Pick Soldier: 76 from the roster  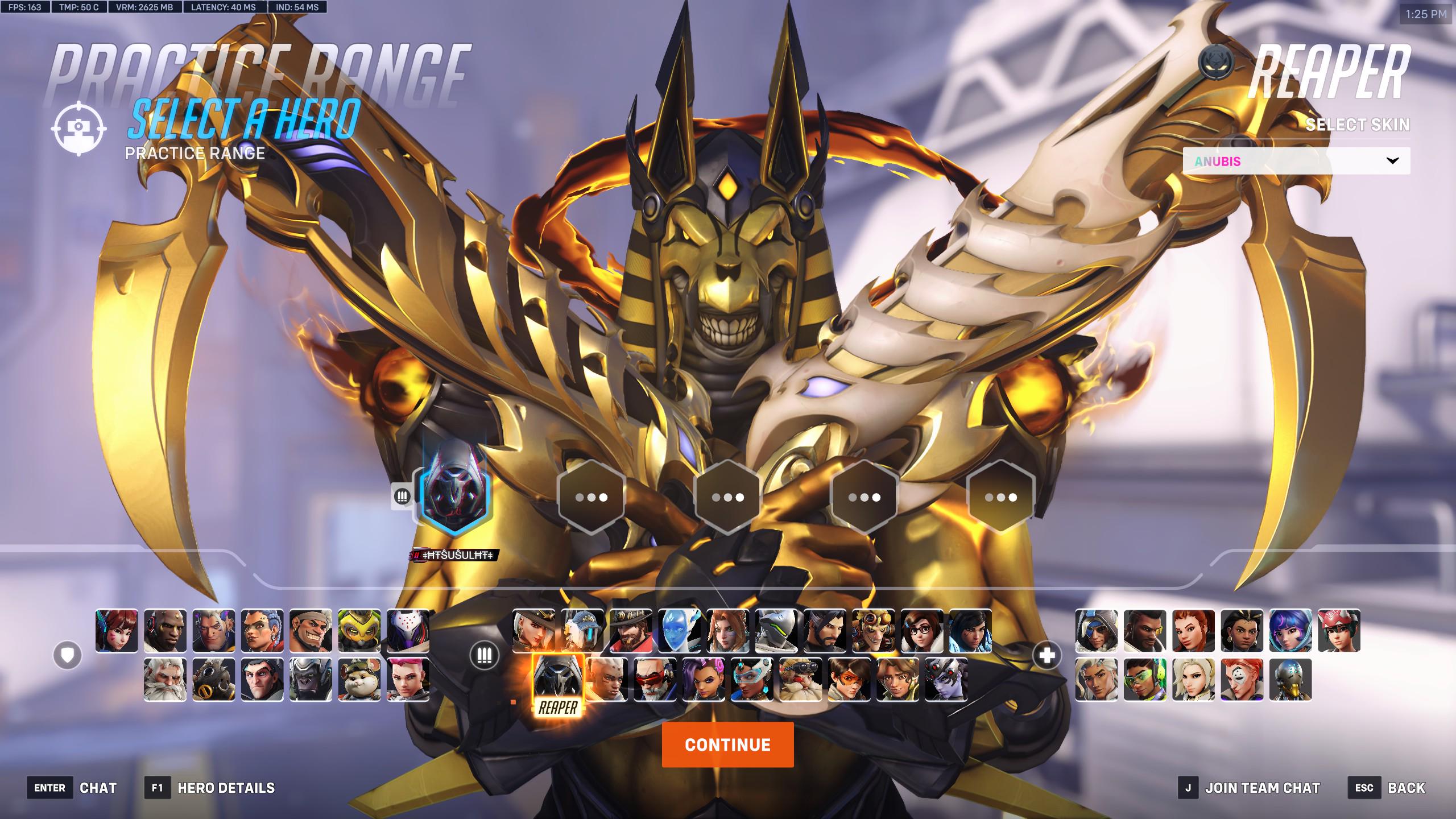(655, 679)
